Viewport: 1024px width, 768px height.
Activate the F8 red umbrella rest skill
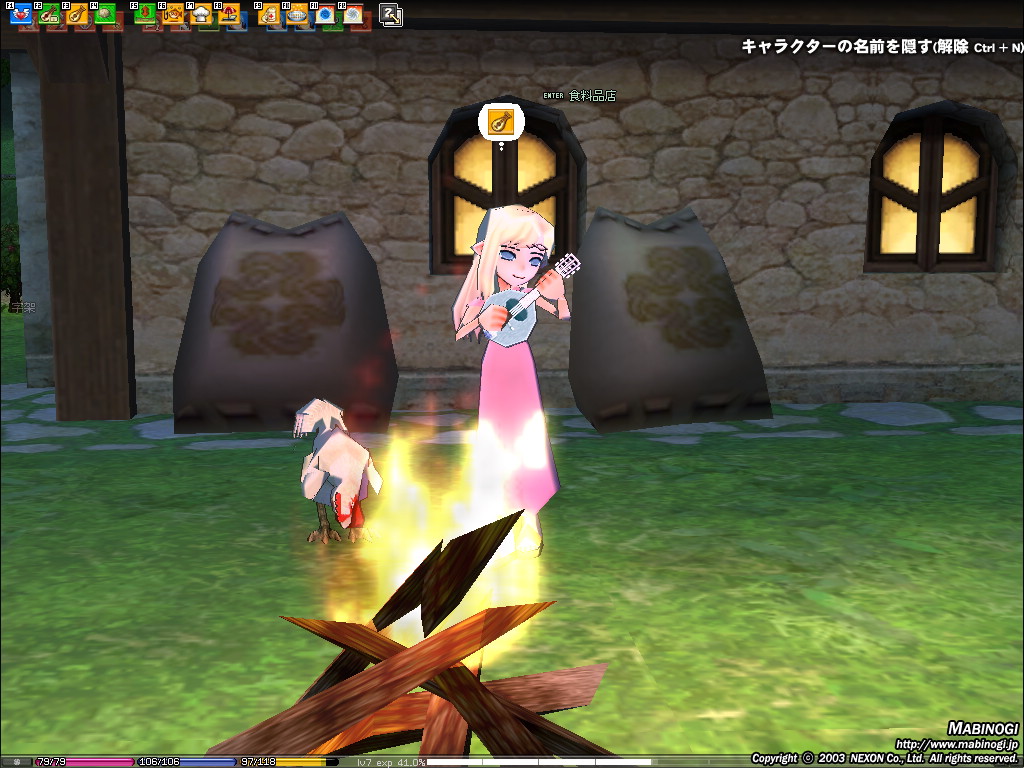(x=229, y=14)
